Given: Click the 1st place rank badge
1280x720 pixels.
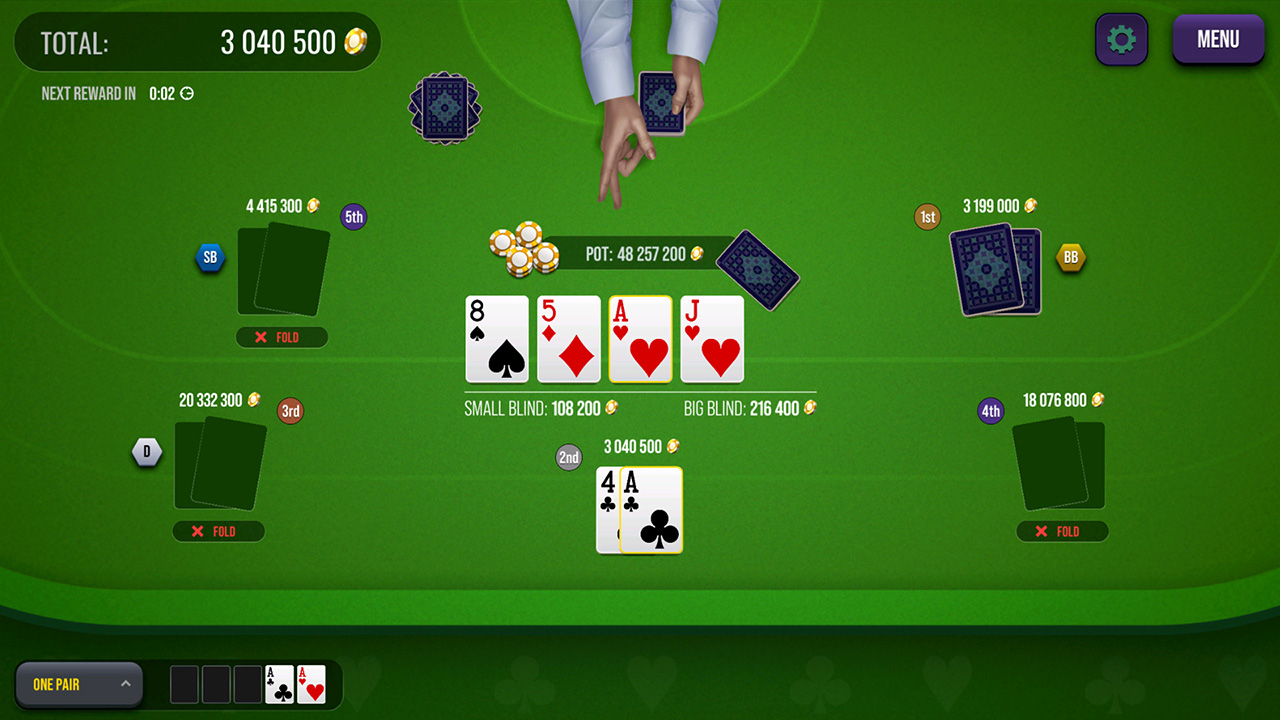Looking at the screenshot, I should point(927,216).
